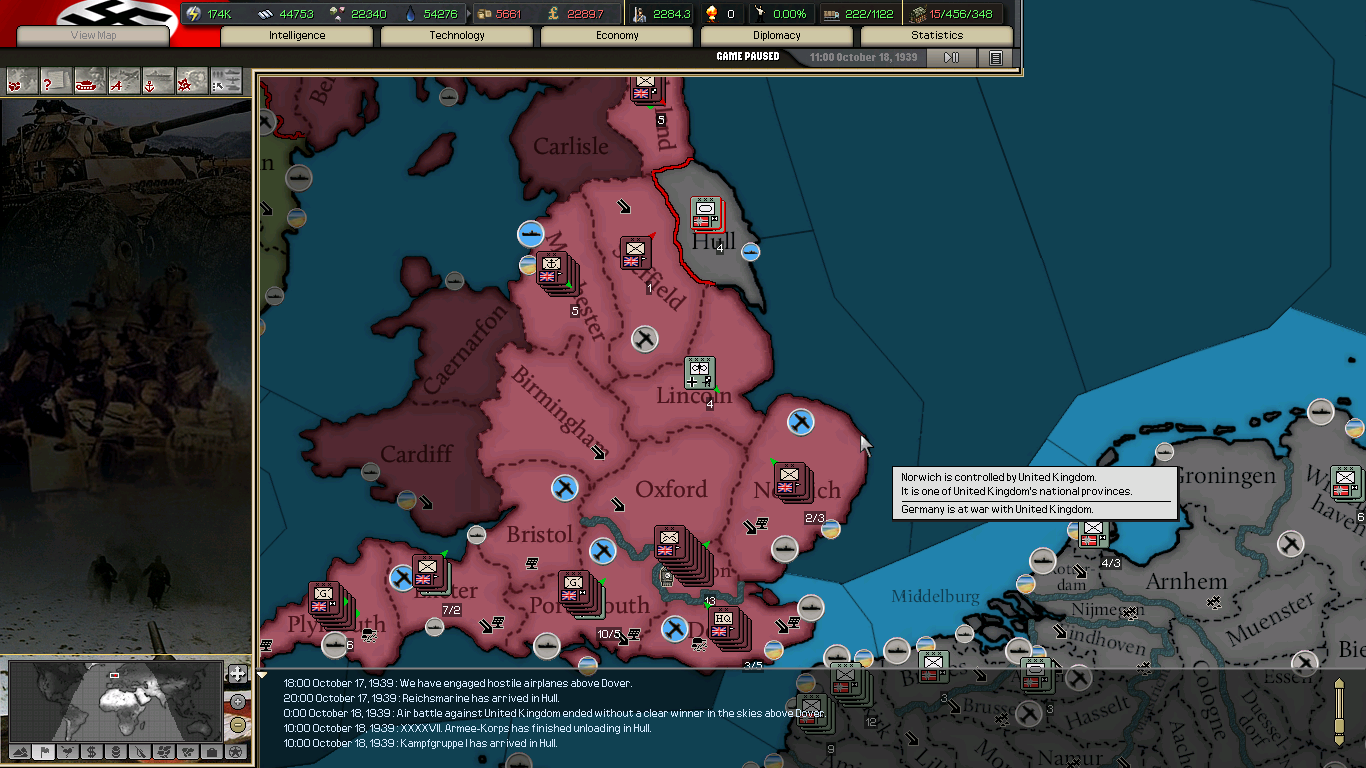Switch to the Technology tab
Viewport: 1366px width, 768px height.
coord(457,35)
